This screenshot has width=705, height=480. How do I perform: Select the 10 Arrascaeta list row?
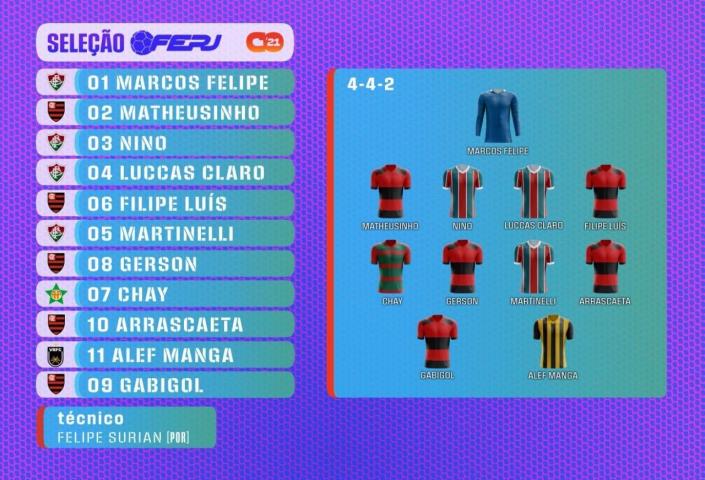pos(170,325)
